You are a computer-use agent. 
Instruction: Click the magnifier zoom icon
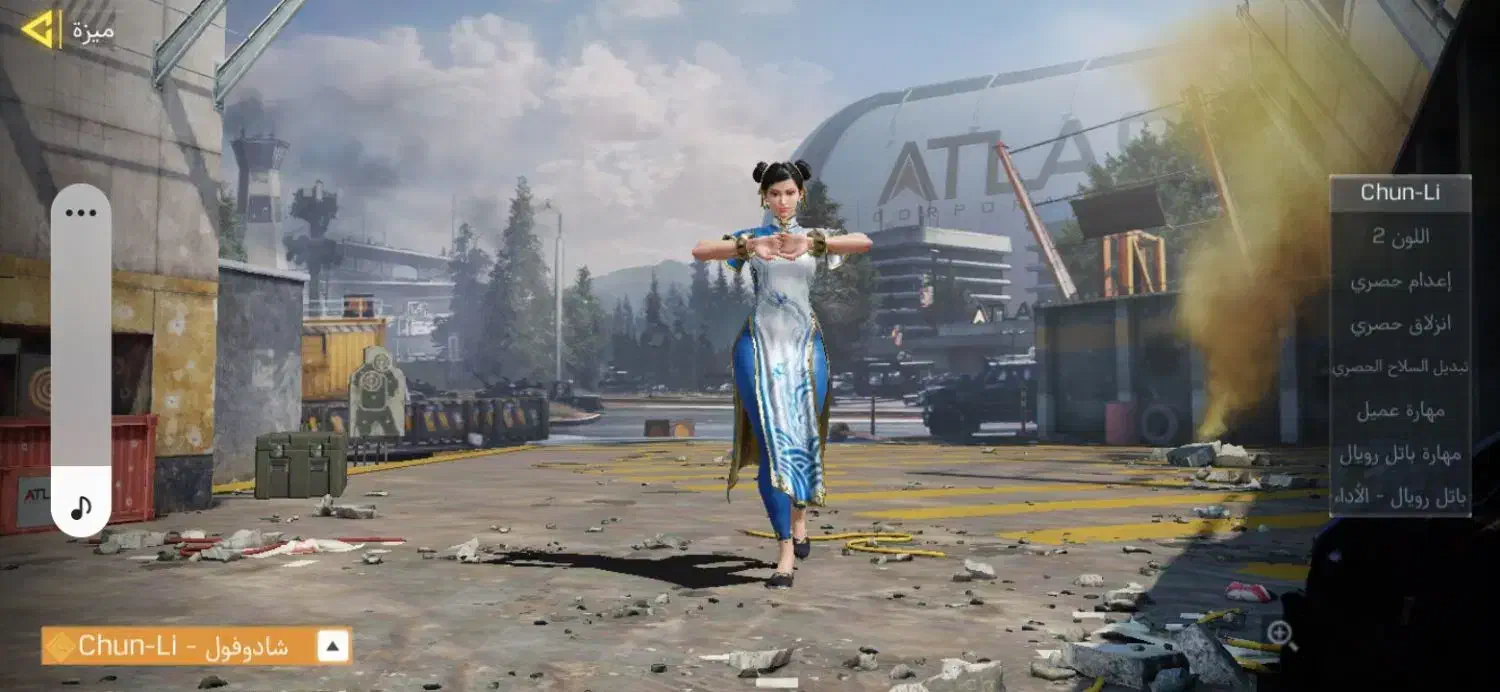point(1280,633)
